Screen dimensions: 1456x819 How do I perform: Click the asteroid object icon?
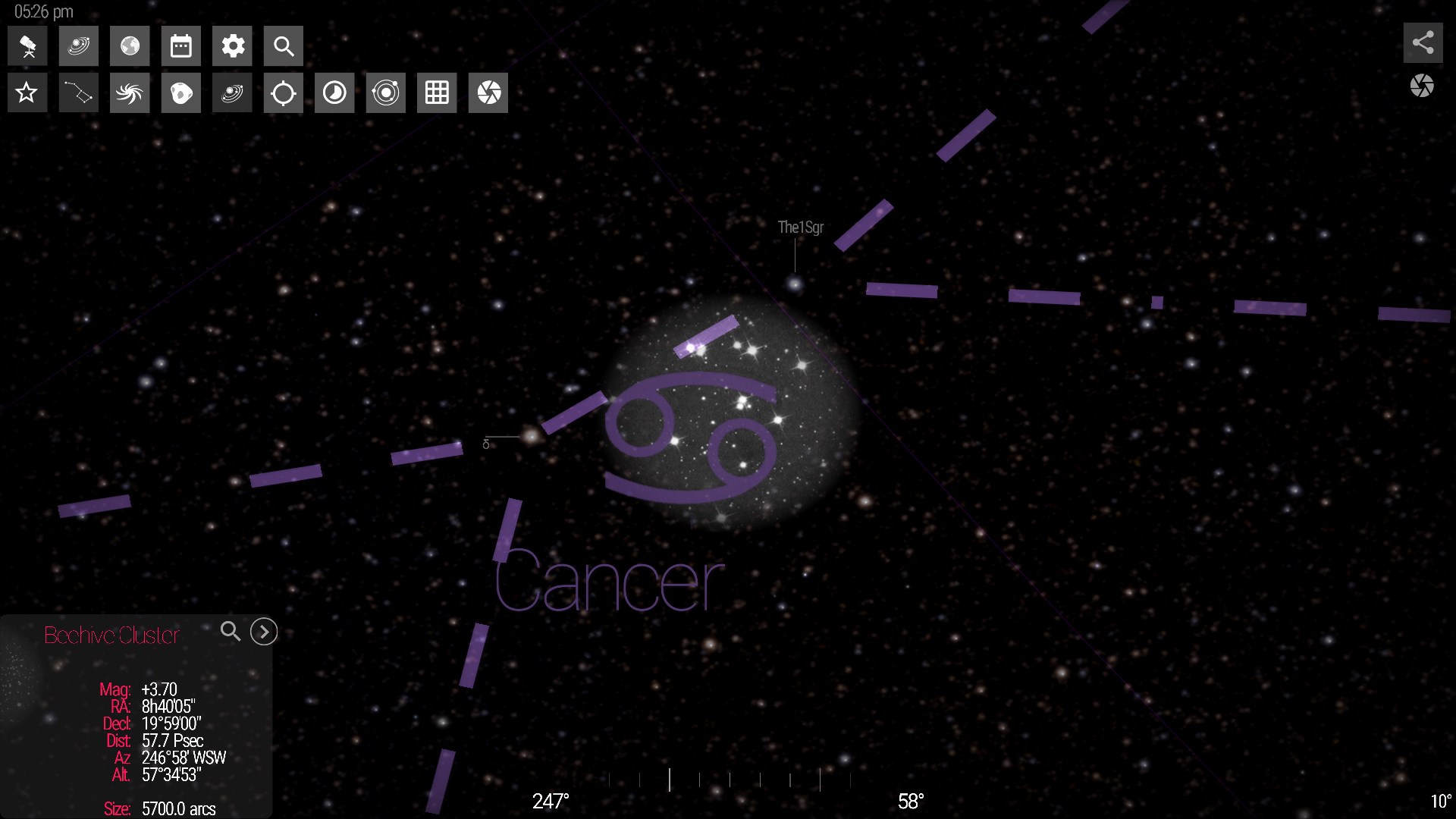coord(180,93)
